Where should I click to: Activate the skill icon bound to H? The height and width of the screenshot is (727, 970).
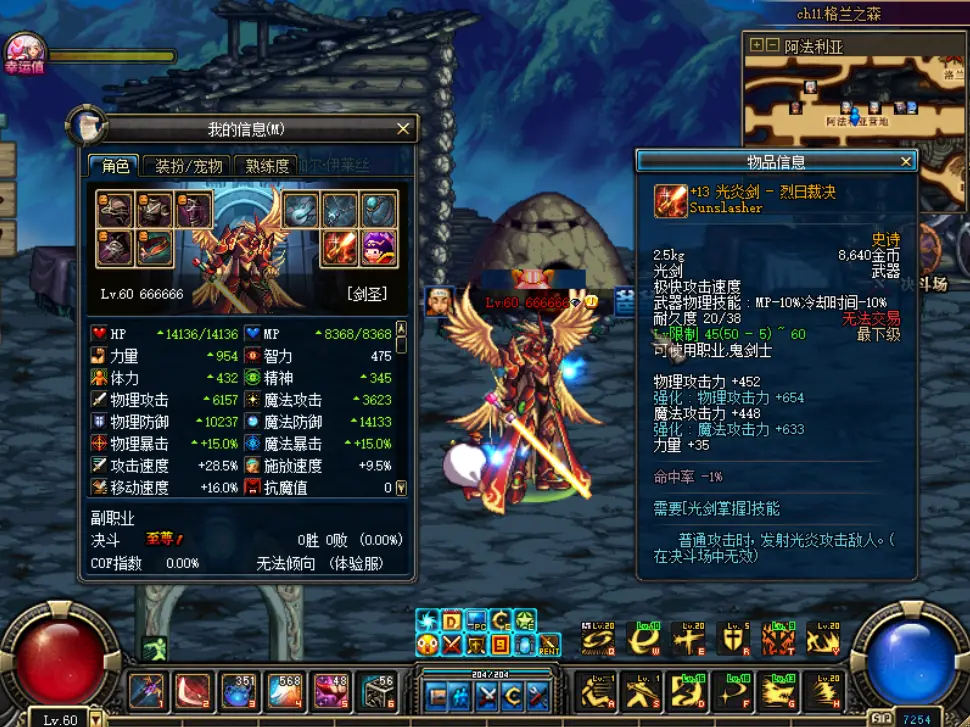tap(824, 690)
